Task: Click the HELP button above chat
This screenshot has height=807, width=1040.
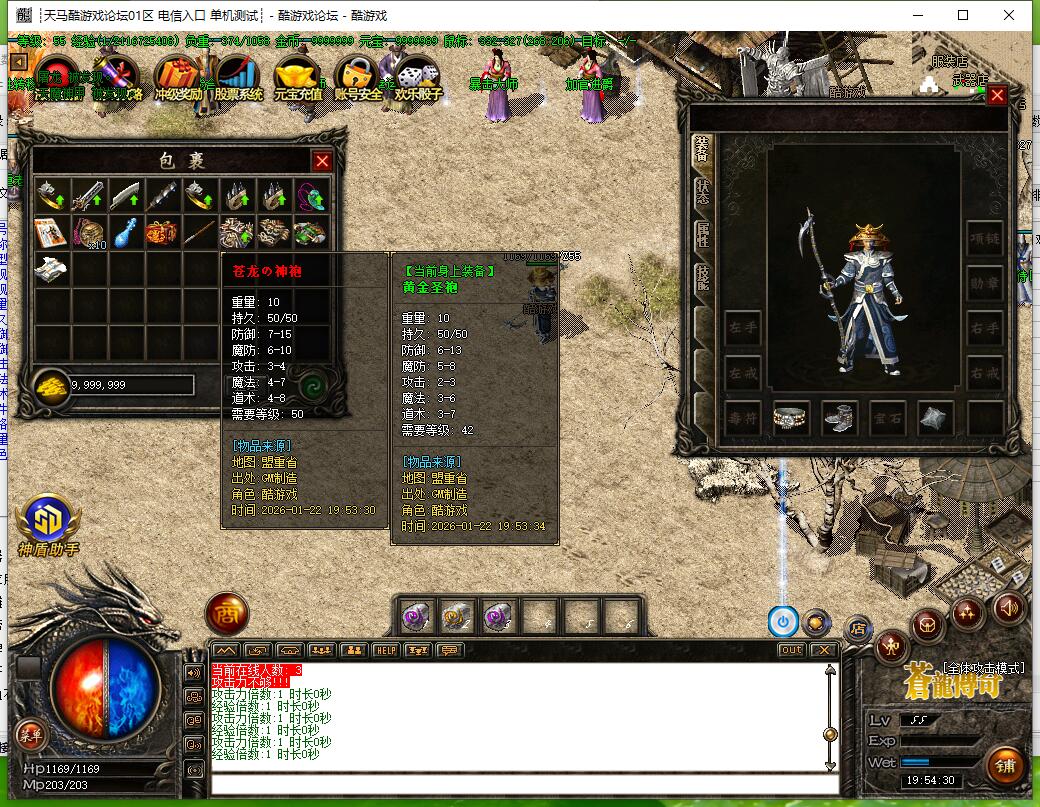Action: 385,650
